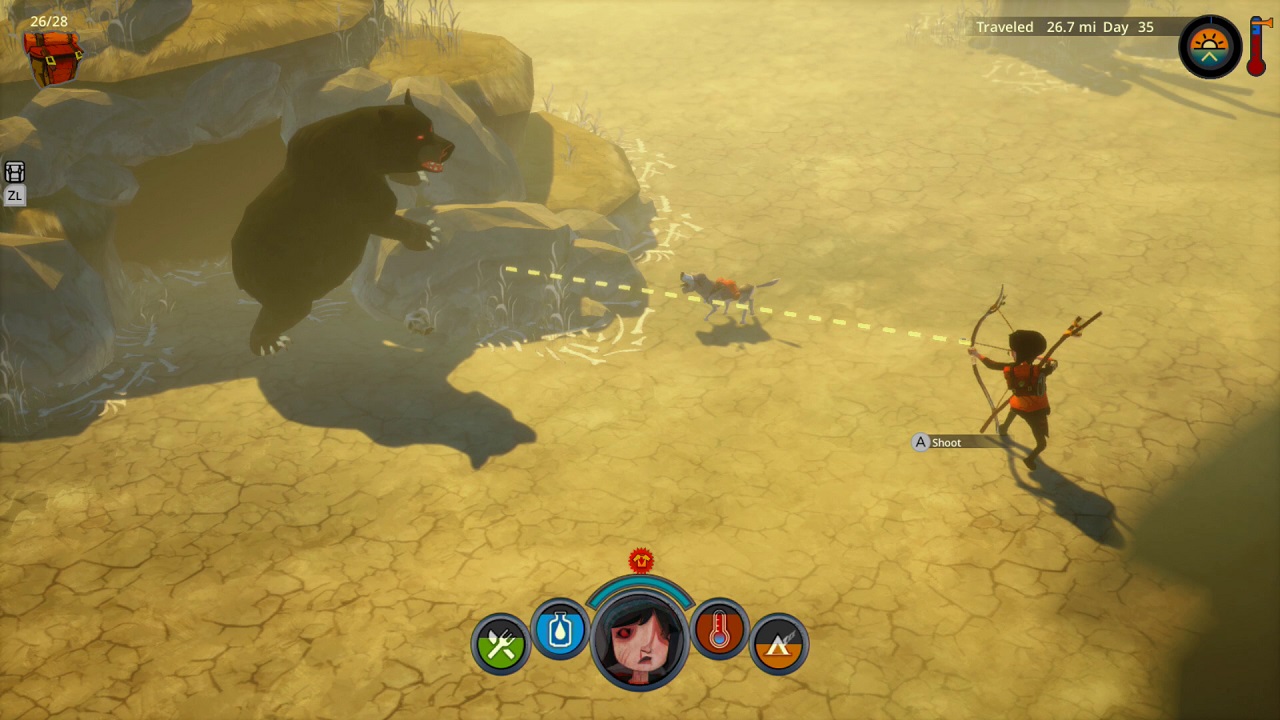Click the small pack icon above the ZL badge
This screenshot has height=720, width=1280.
[14, 172]
